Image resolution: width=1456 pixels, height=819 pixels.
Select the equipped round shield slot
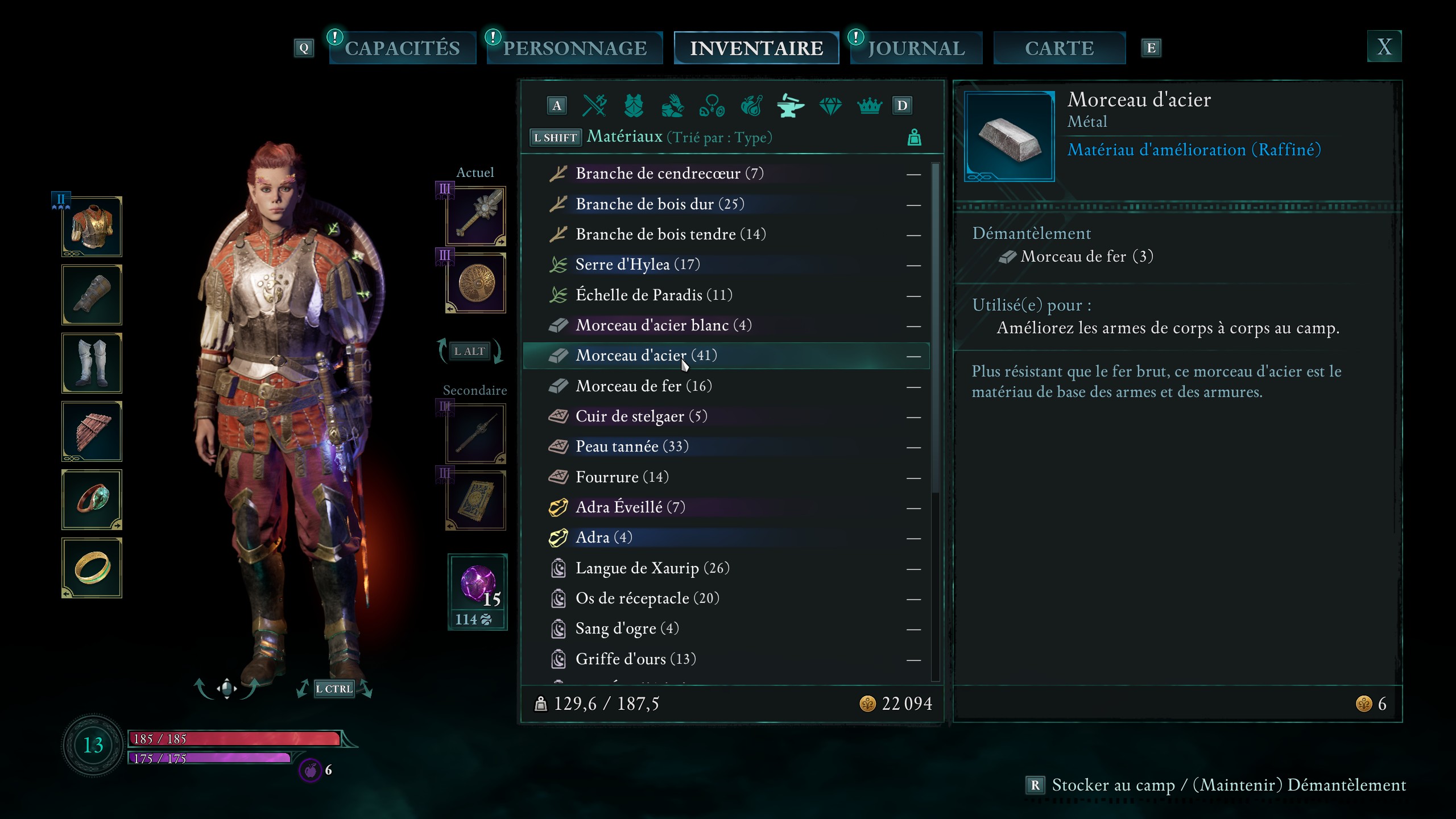click(x=476, y=283)
